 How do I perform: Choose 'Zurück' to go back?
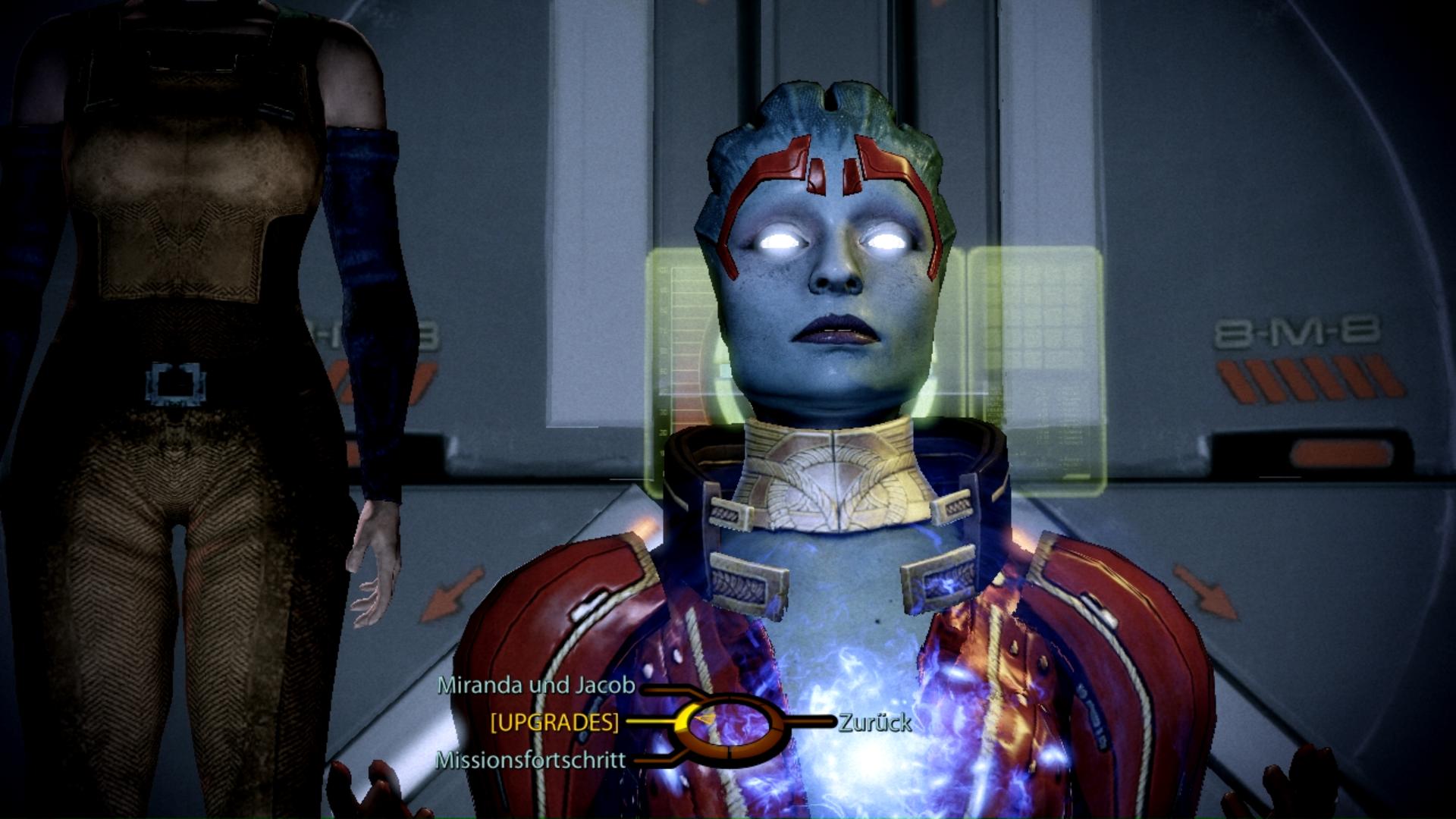(875, 723)
